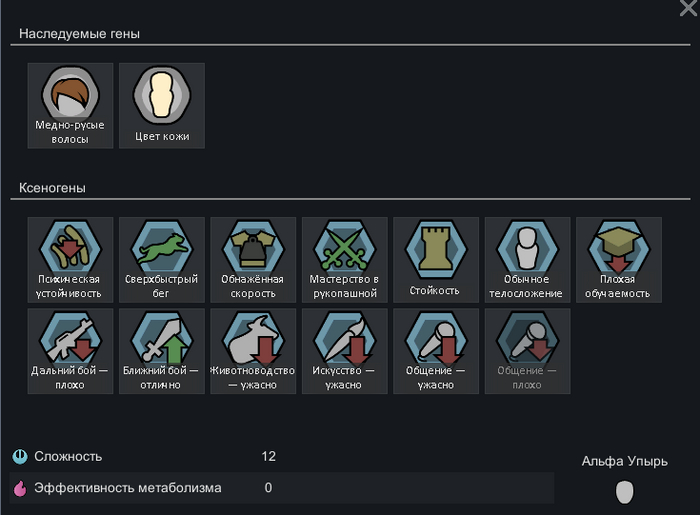Inspect the Дальний бой — плохо gene
The image size is (700, 515).
pos(71,351)
